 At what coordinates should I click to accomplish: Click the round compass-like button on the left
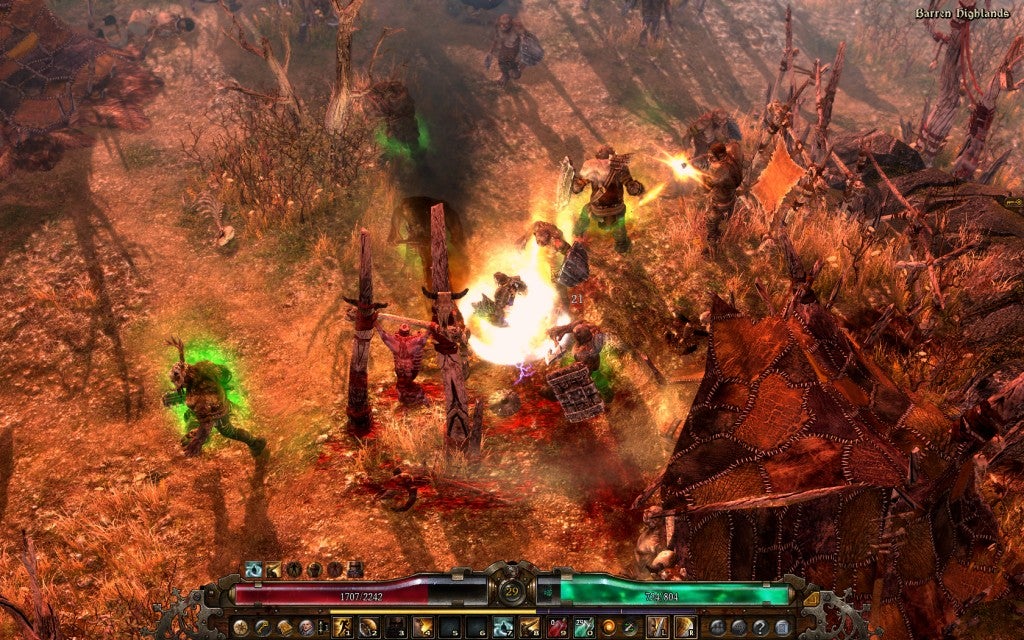[241, 627]
